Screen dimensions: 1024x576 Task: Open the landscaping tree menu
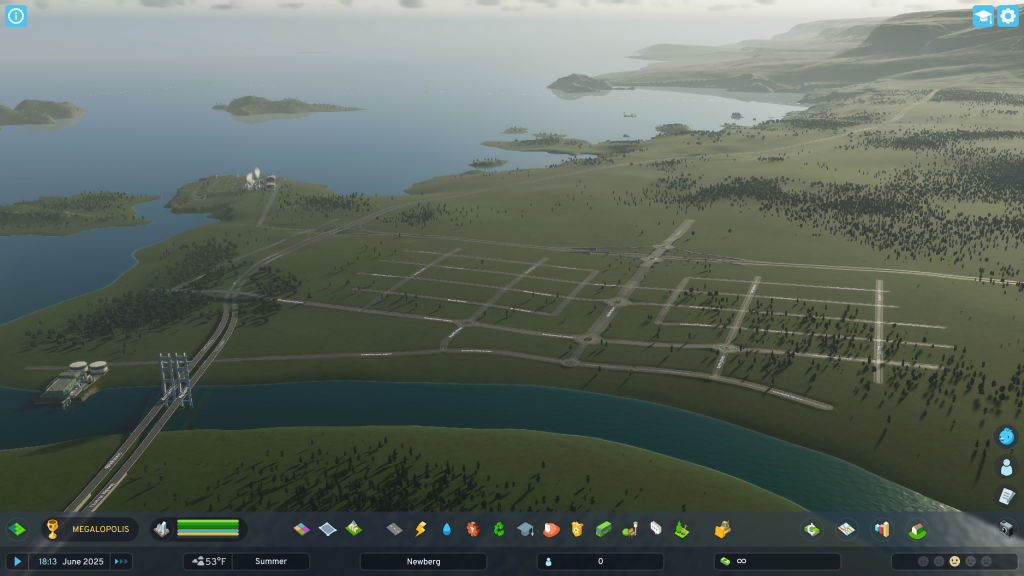pyautogui.click(x=682, y=529)
